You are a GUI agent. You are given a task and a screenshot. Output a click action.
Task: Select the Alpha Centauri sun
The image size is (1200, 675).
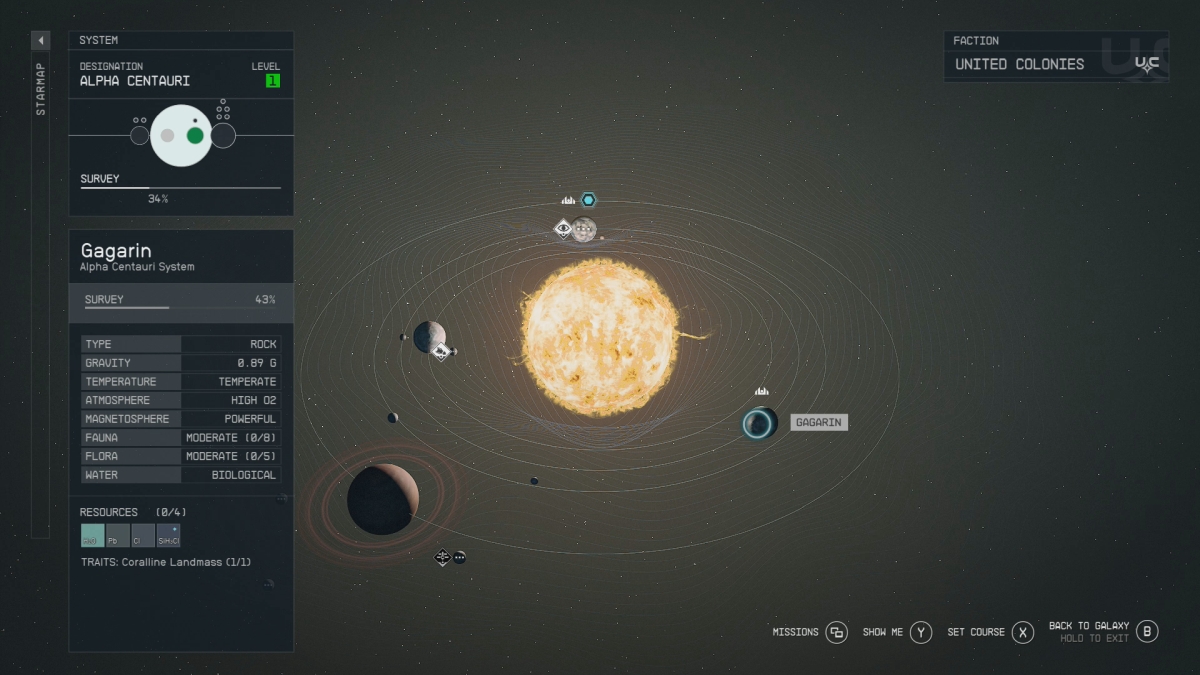click(599, 337)
